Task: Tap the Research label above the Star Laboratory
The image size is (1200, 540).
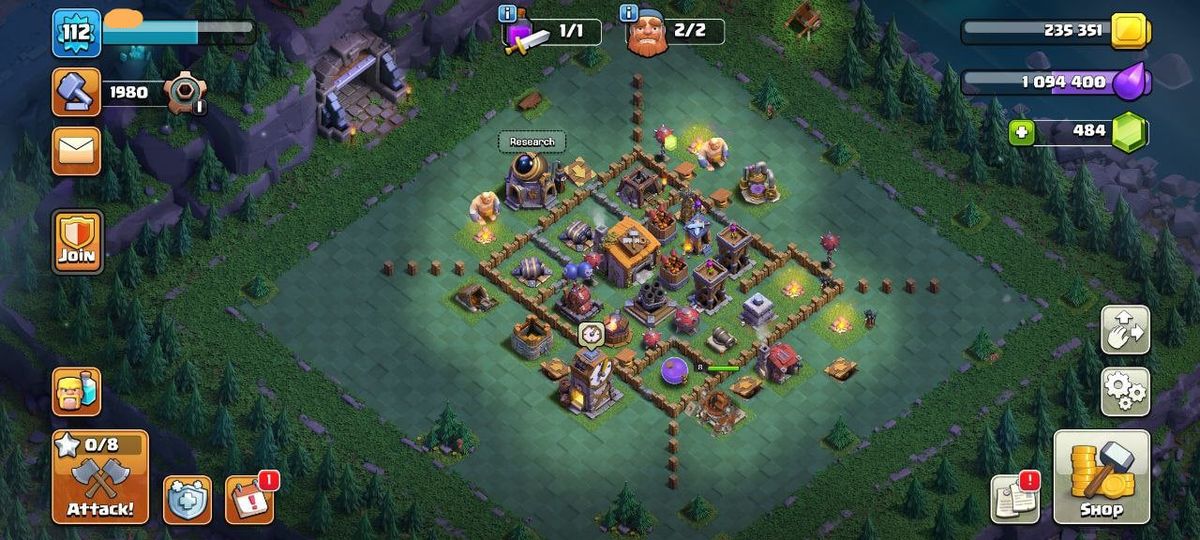Action: click(532, 142)
